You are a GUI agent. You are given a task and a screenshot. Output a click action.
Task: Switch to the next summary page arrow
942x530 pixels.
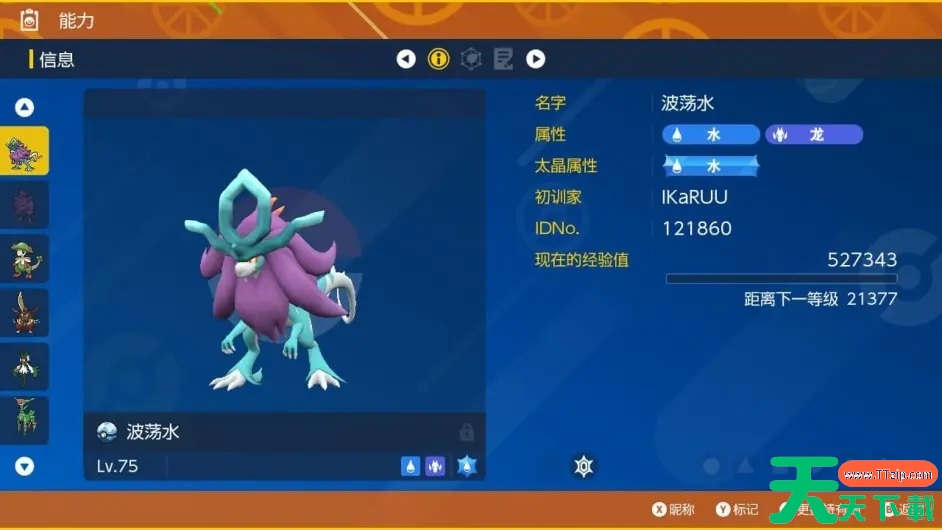(536, 59)
